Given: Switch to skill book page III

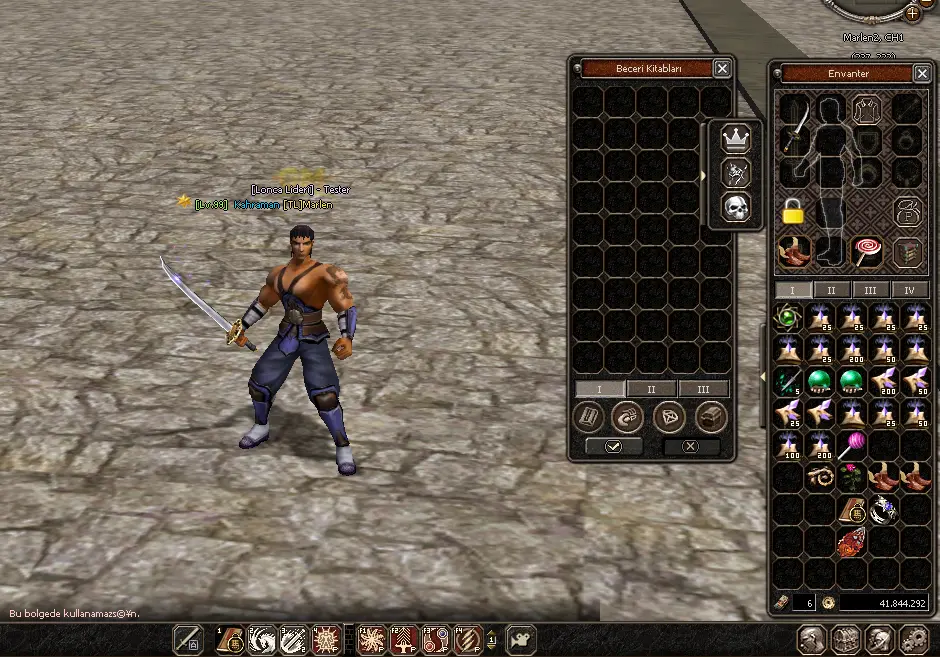Looking at the screenshot, I should click(x=703, y=389).
